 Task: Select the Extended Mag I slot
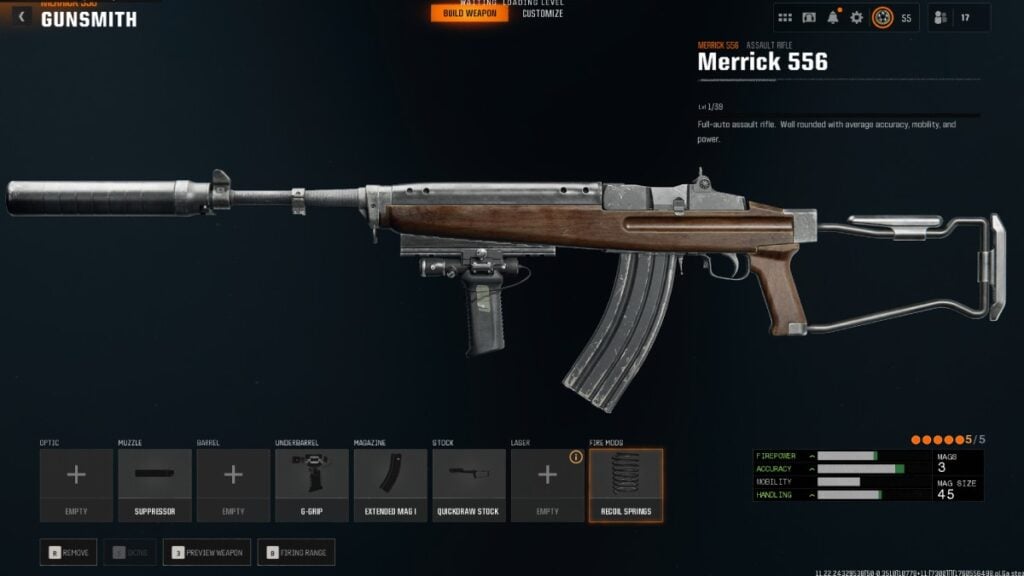tap(390, 485)
